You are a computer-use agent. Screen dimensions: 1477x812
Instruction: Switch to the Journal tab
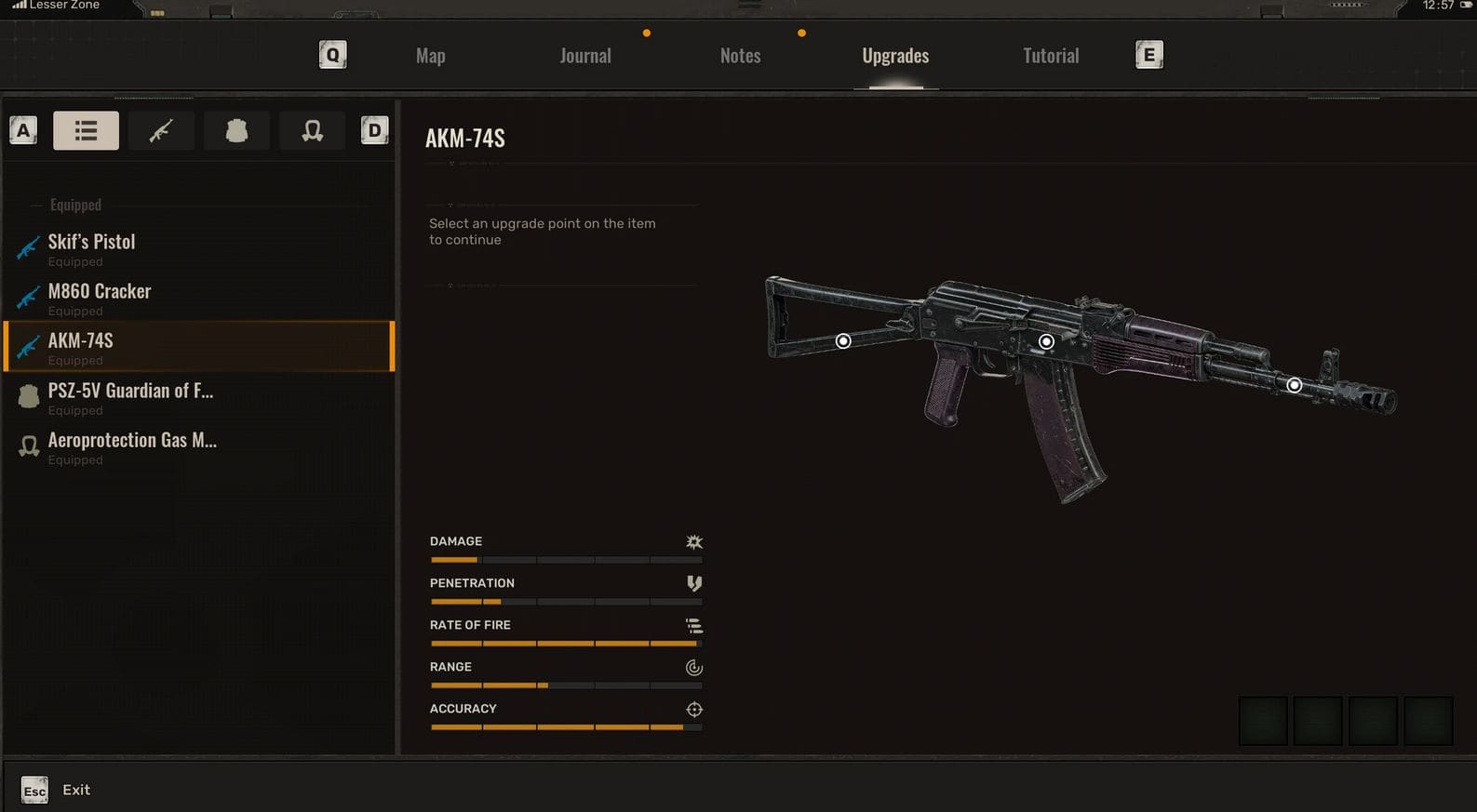click(x=585, y=56)
